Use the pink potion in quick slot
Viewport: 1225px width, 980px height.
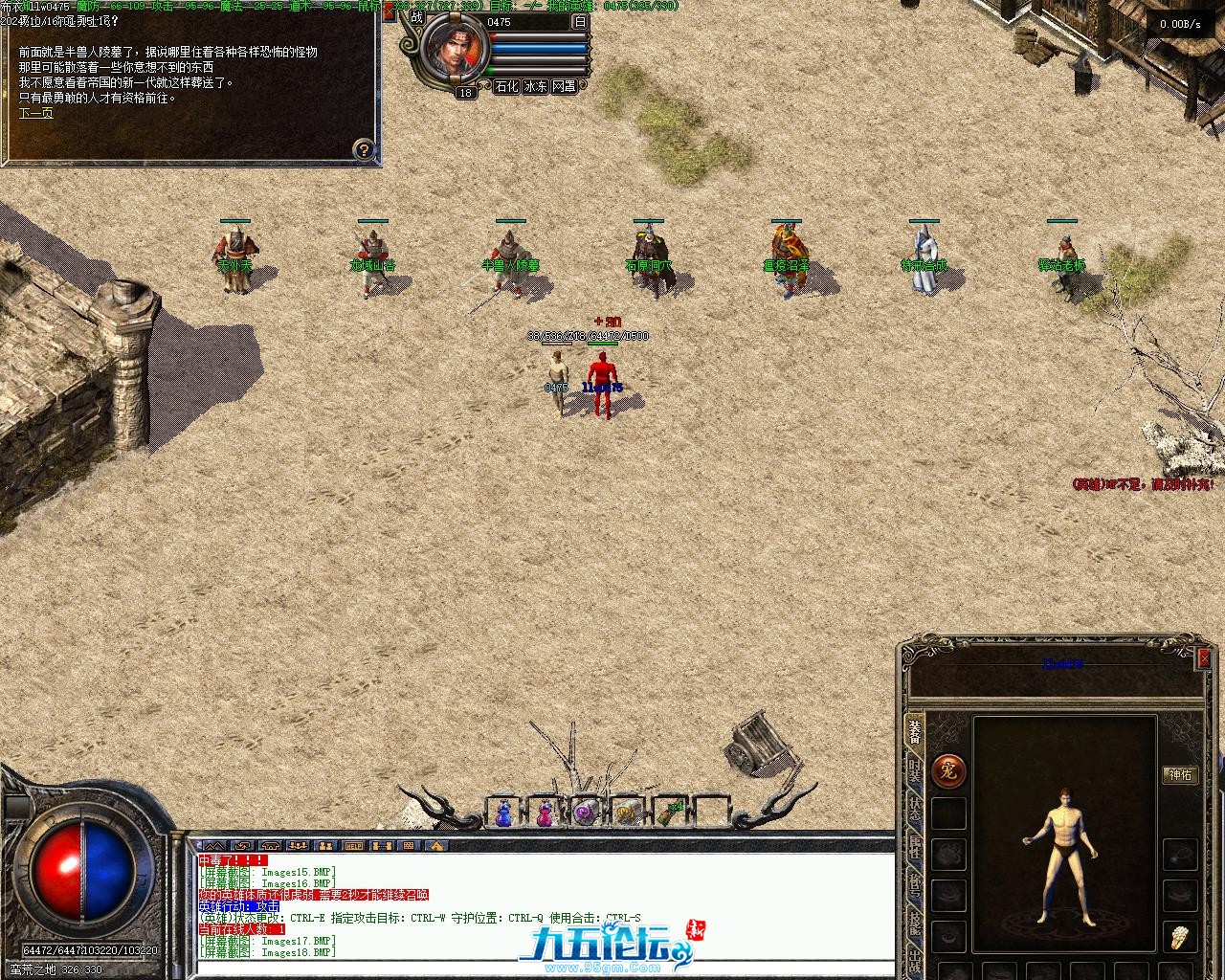click(545, 813)
